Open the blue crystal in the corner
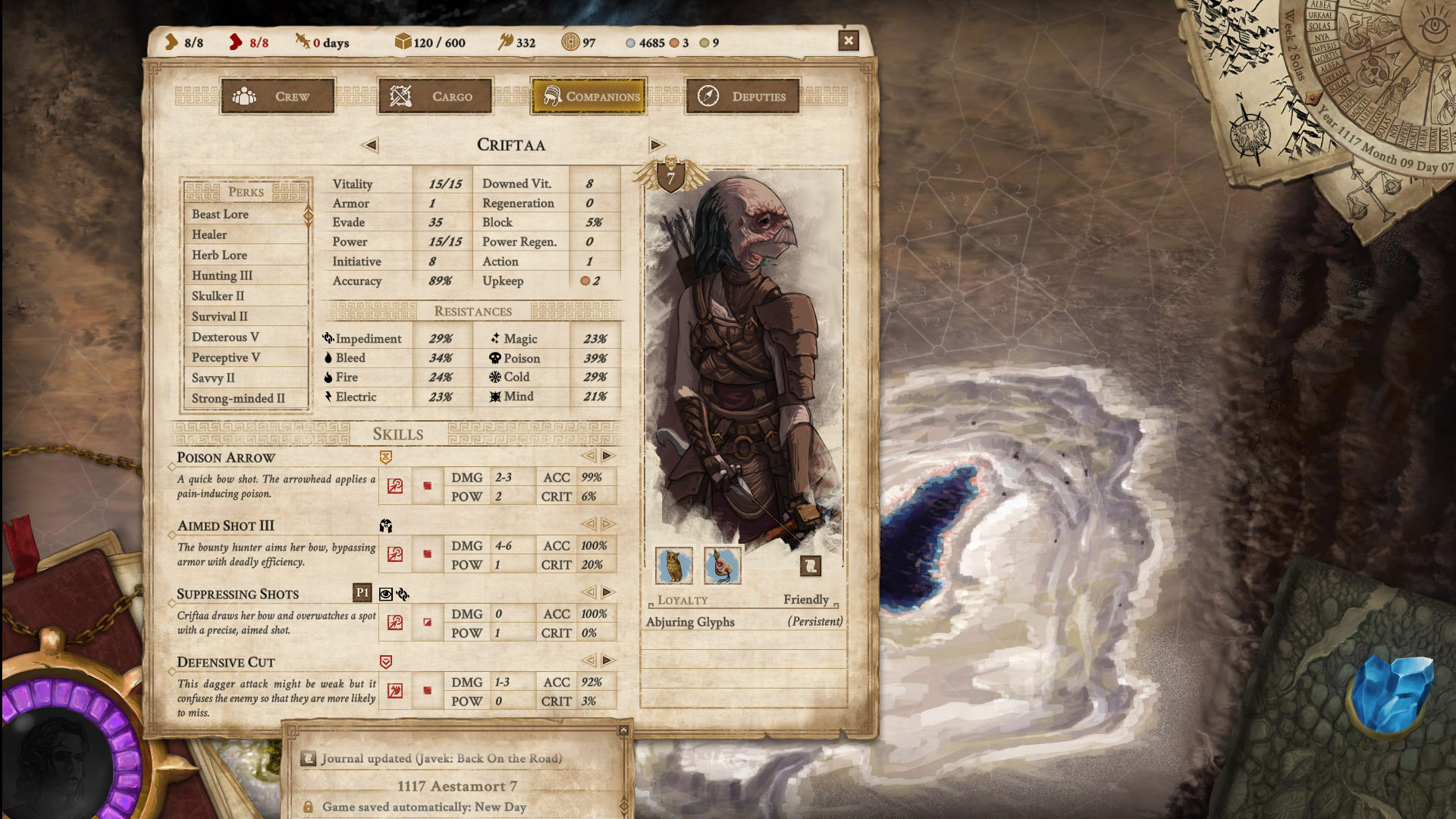The width and height of the screenshot is (1456, 819). [x=1394, y=694]
